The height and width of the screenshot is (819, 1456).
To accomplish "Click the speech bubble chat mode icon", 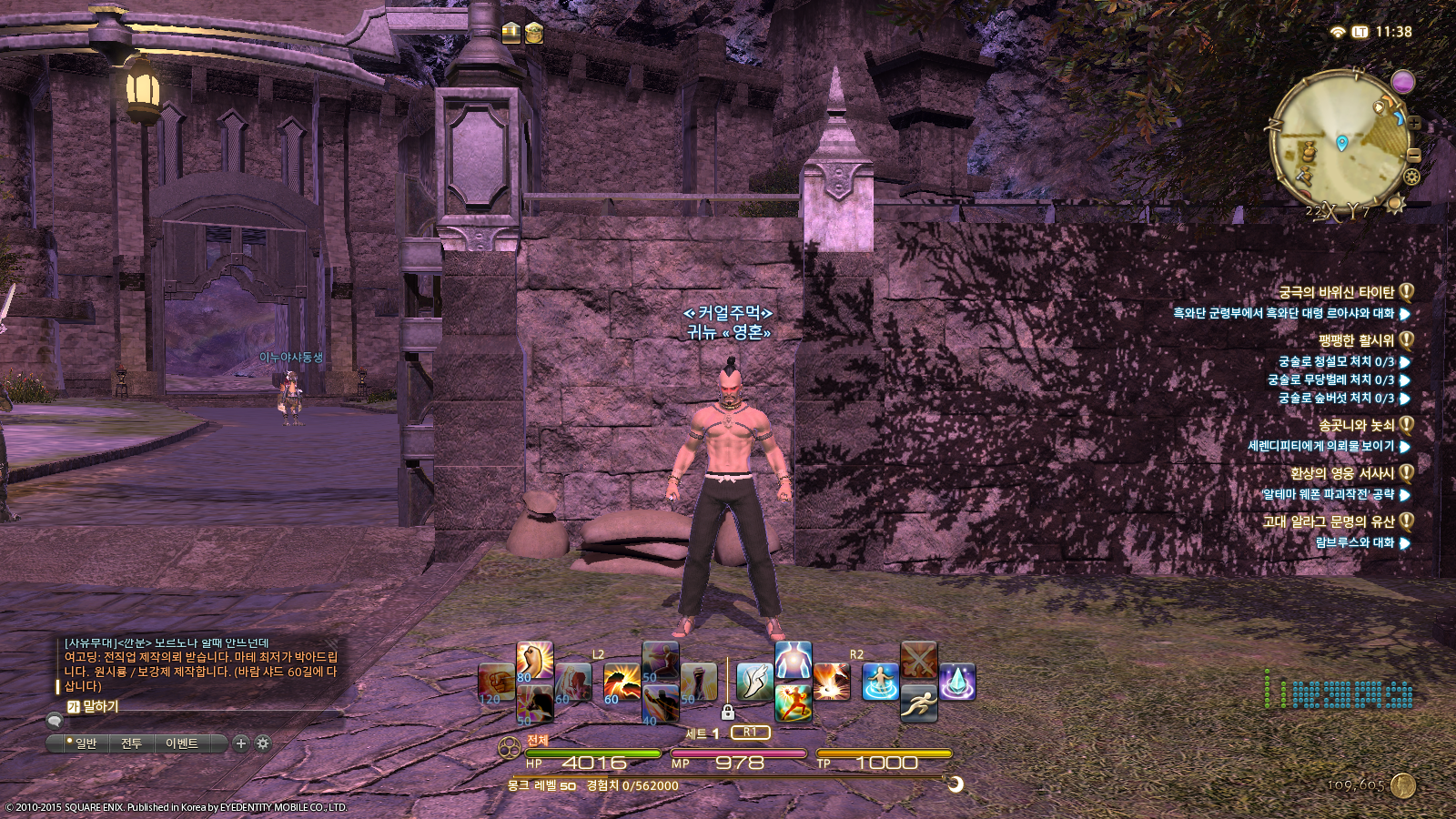I will tap(55, 721).
